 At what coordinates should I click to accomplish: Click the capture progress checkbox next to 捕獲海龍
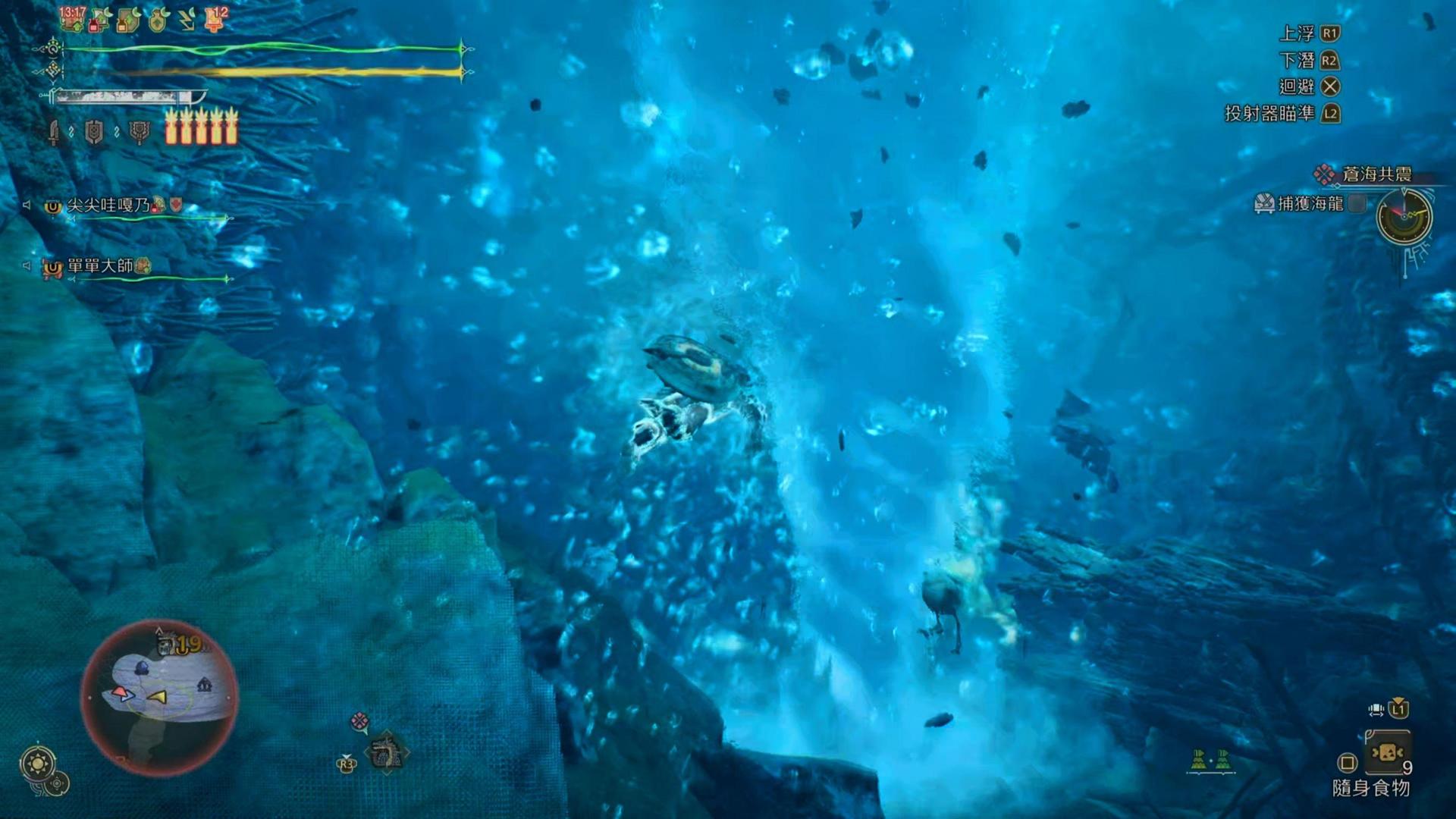tap(1356, 203)
